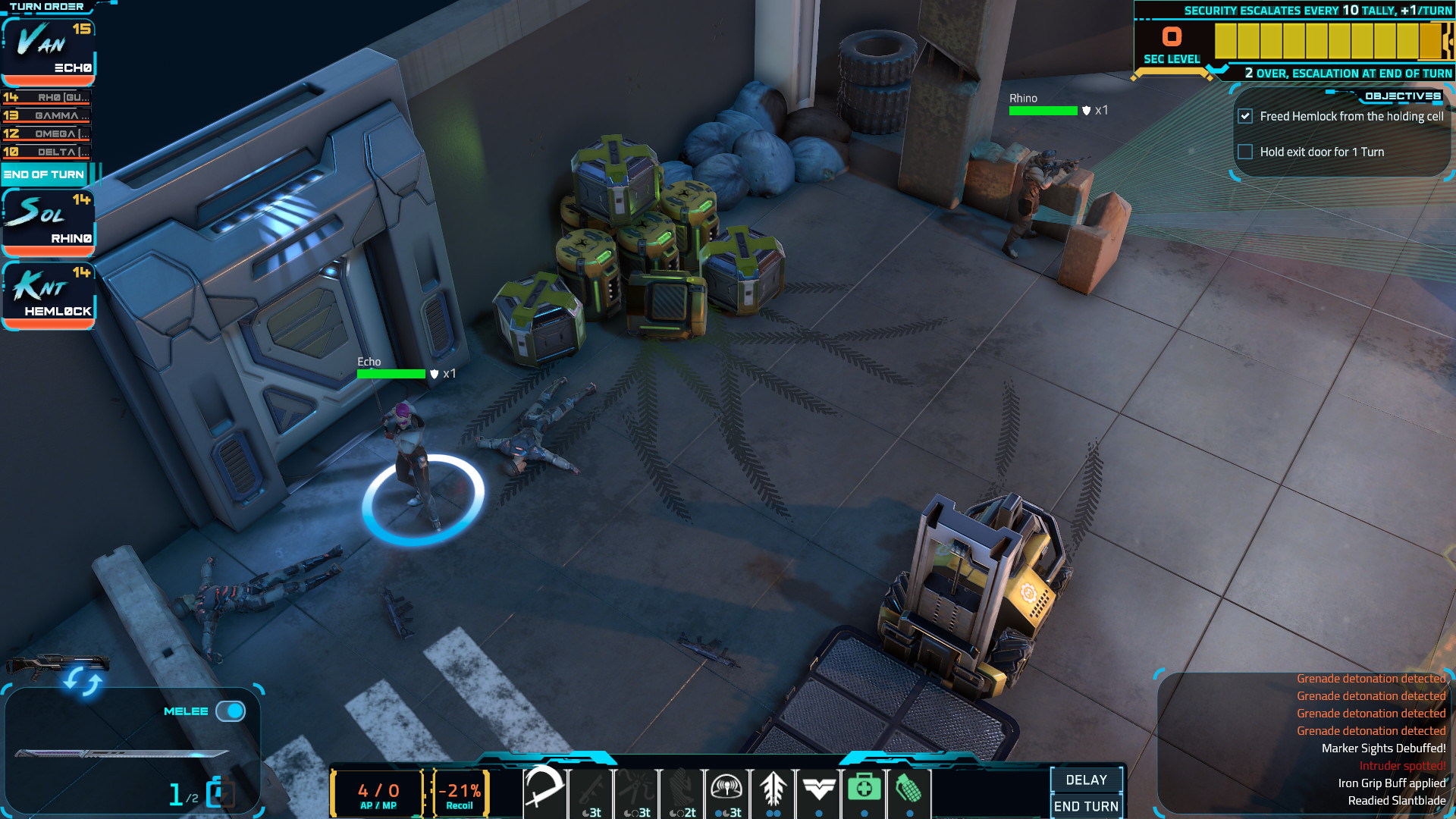This screenshot has width=1456, height=819.
Task: Uncheck the Freed Hemlock objective
Action: click(1246, 116)
